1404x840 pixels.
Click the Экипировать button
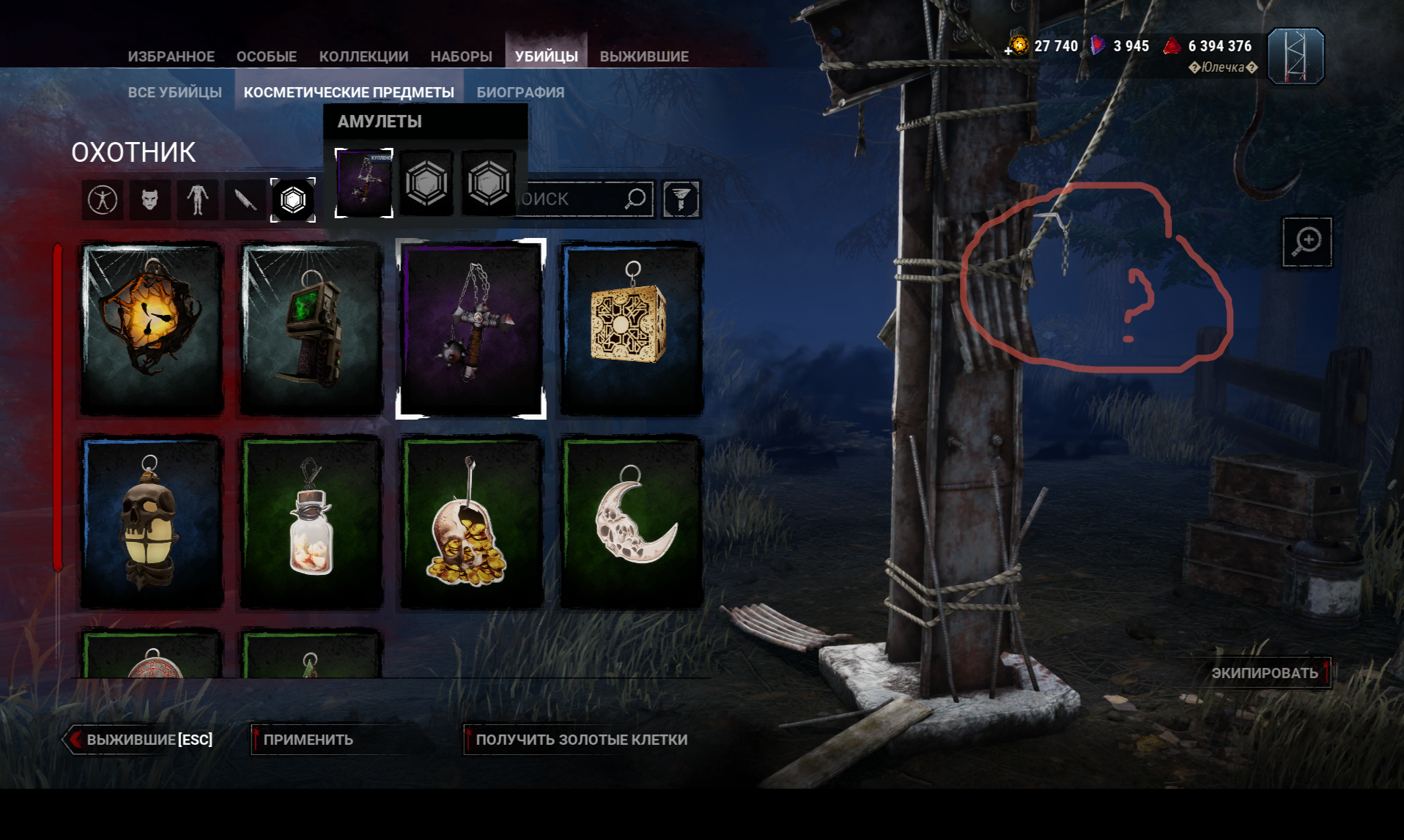(1265, 673)
